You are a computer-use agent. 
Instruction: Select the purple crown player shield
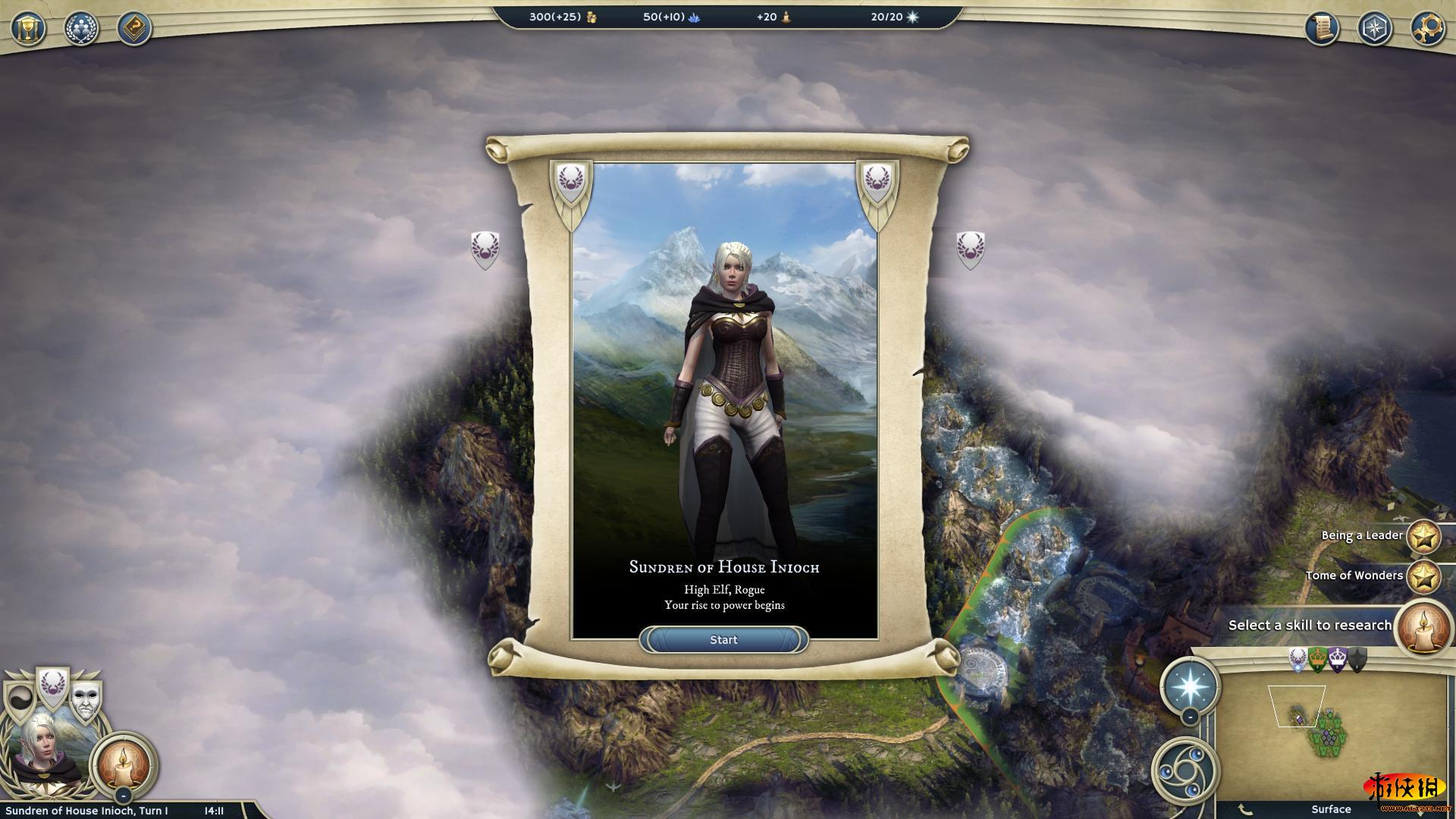(x=1337, y=659)
